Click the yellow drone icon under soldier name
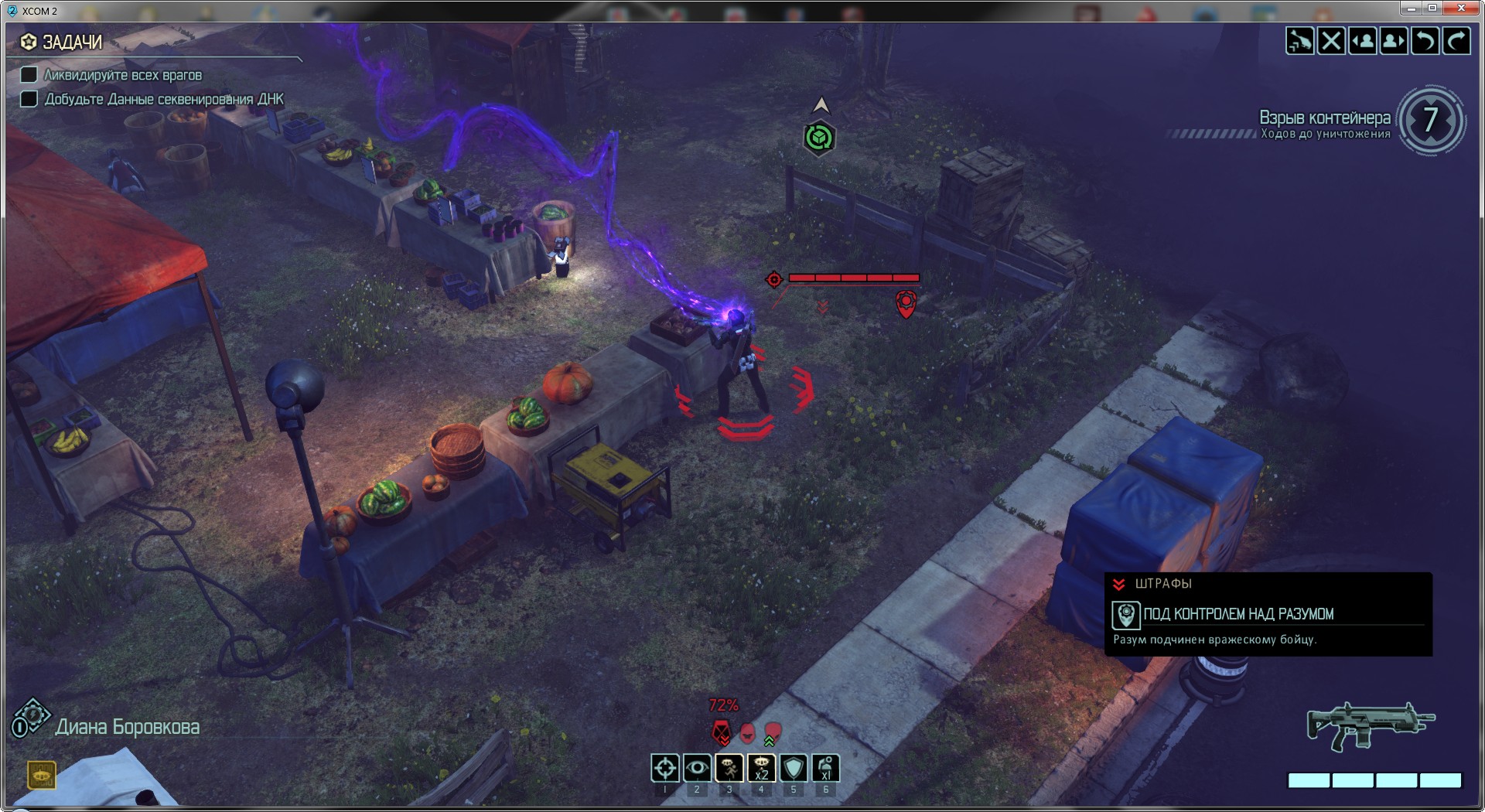This screenshot has width=1485, height=812. point(42,774)
